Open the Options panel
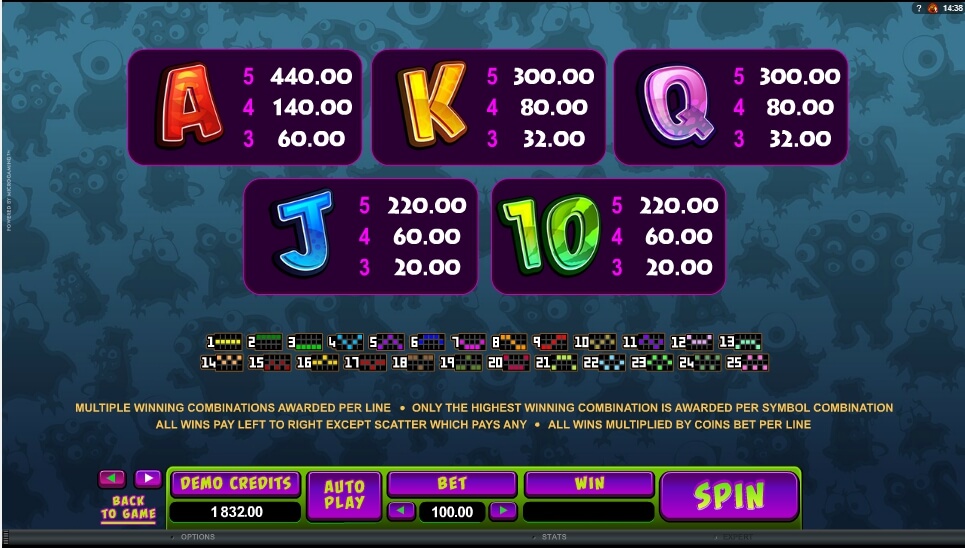Image resolution: width=965 pixels, height=548 pixels. (x=196, y=537)
